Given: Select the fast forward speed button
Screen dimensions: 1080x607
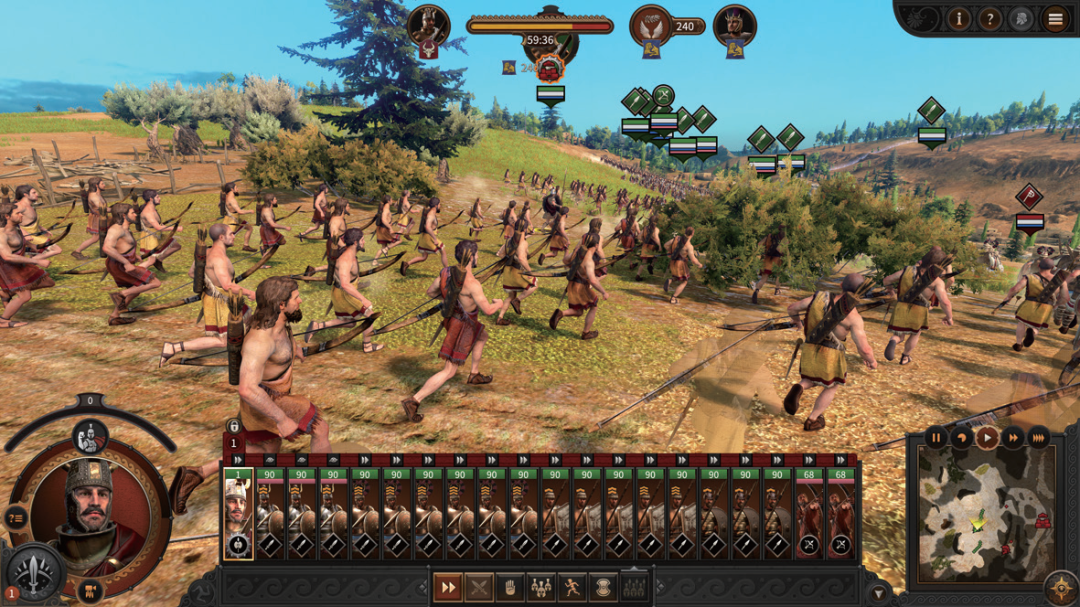Looking at the screenshot, I should coord(1013,437).
